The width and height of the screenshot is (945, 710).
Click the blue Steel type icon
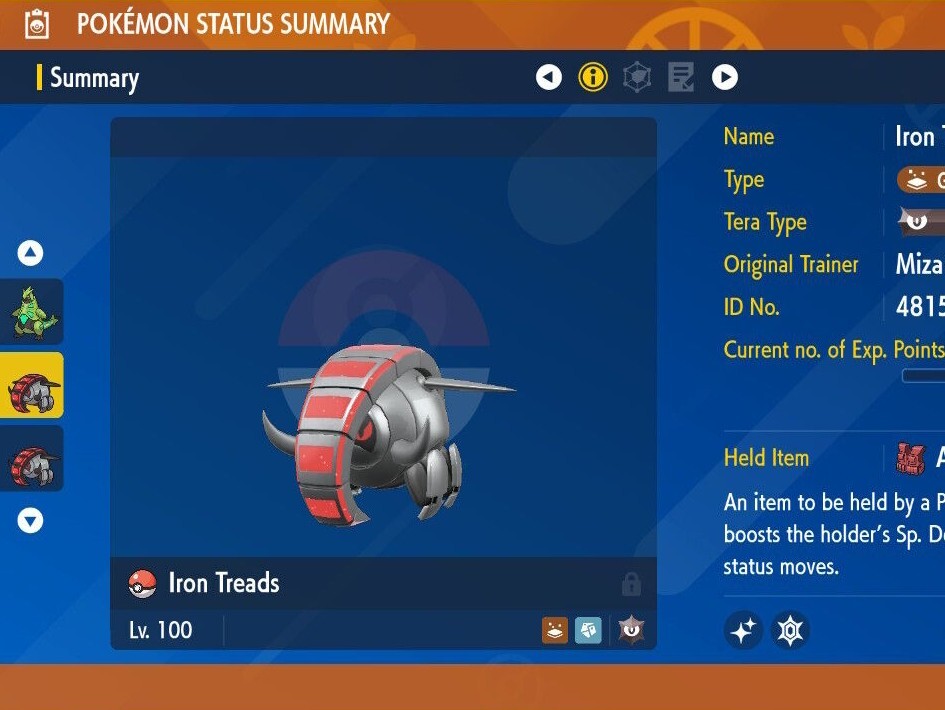[588, 630]
